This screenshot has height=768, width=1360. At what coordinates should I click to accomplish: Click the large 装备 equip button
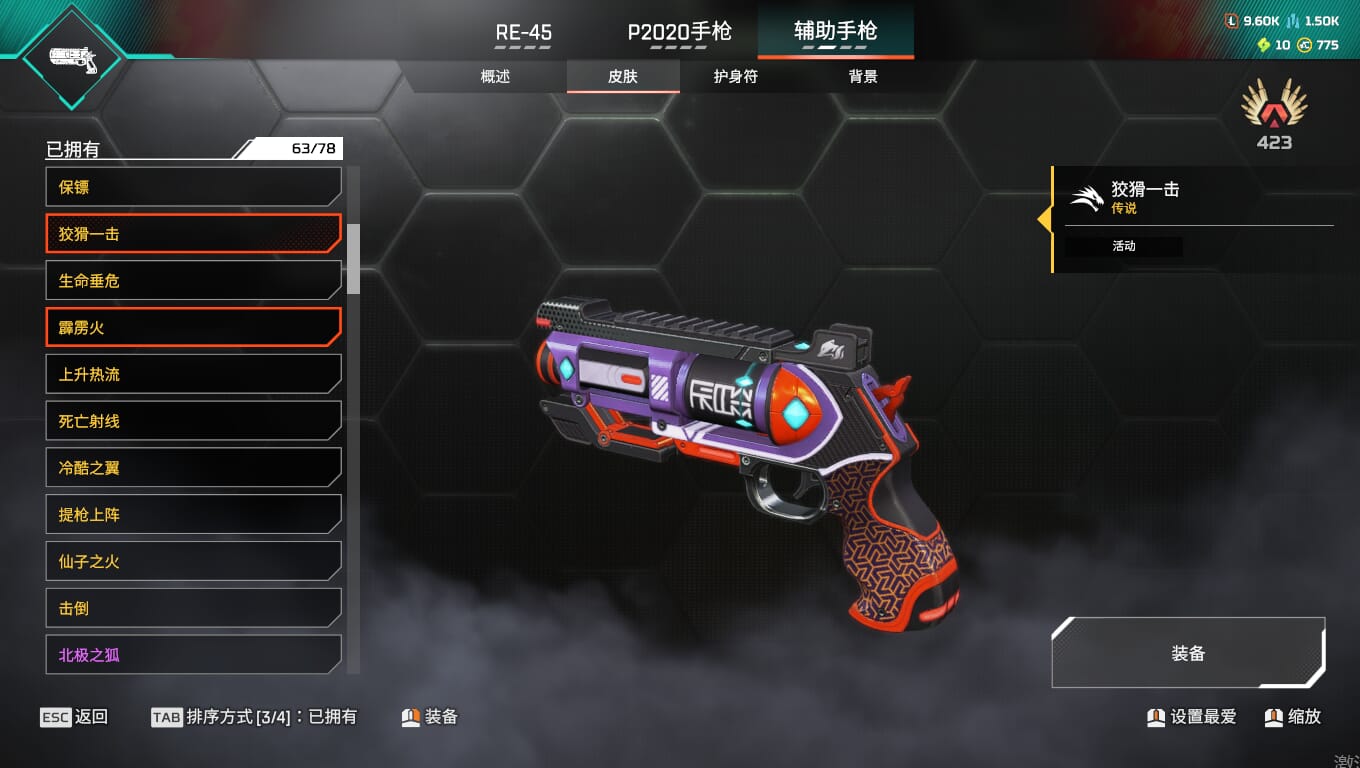pyautogui.click(x=1188, y=653)
